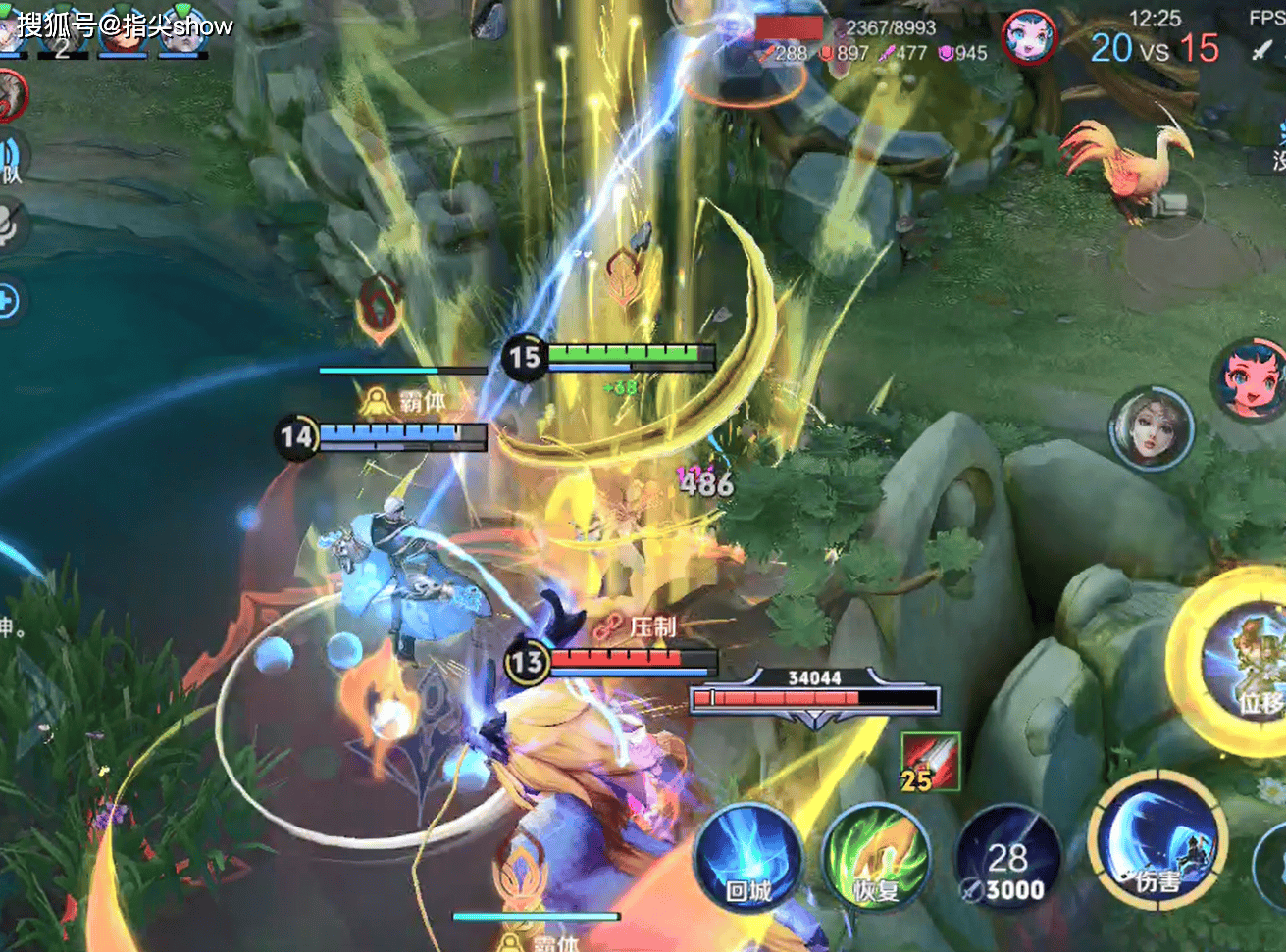
Task: Tap the 回城 recall button
Action: pos(747,861)
